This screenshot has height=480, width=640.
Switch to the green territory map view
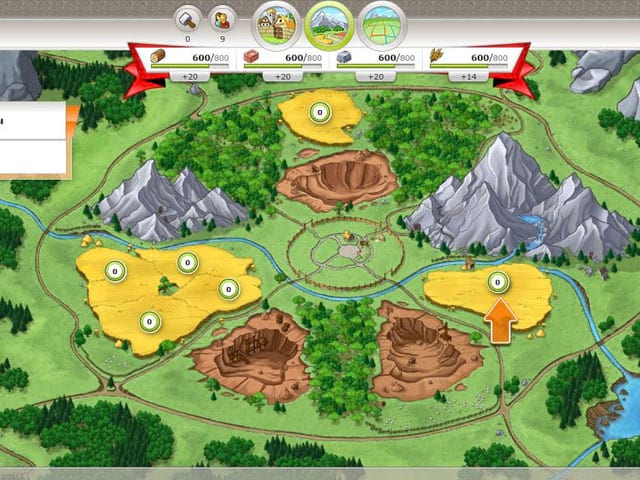pos(382,22)
